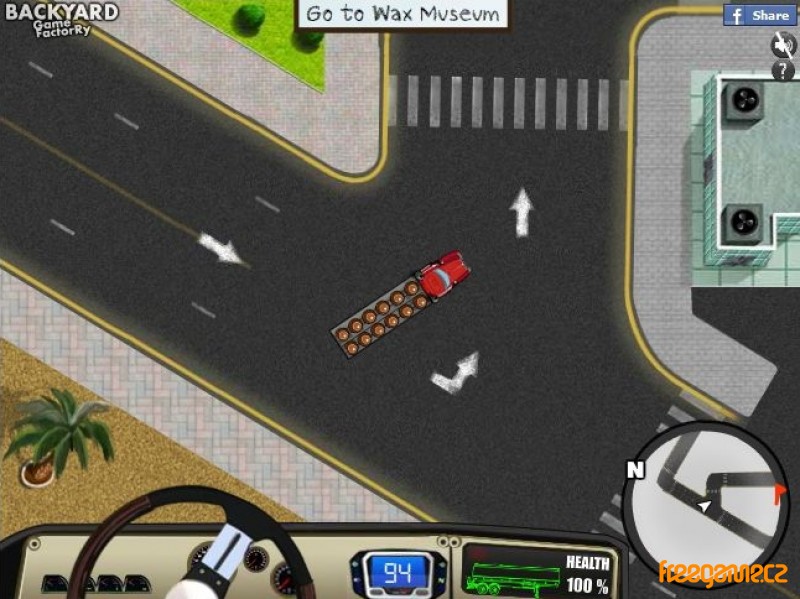Open the help question mark button
800x599 pixels.
pos(783,70)
